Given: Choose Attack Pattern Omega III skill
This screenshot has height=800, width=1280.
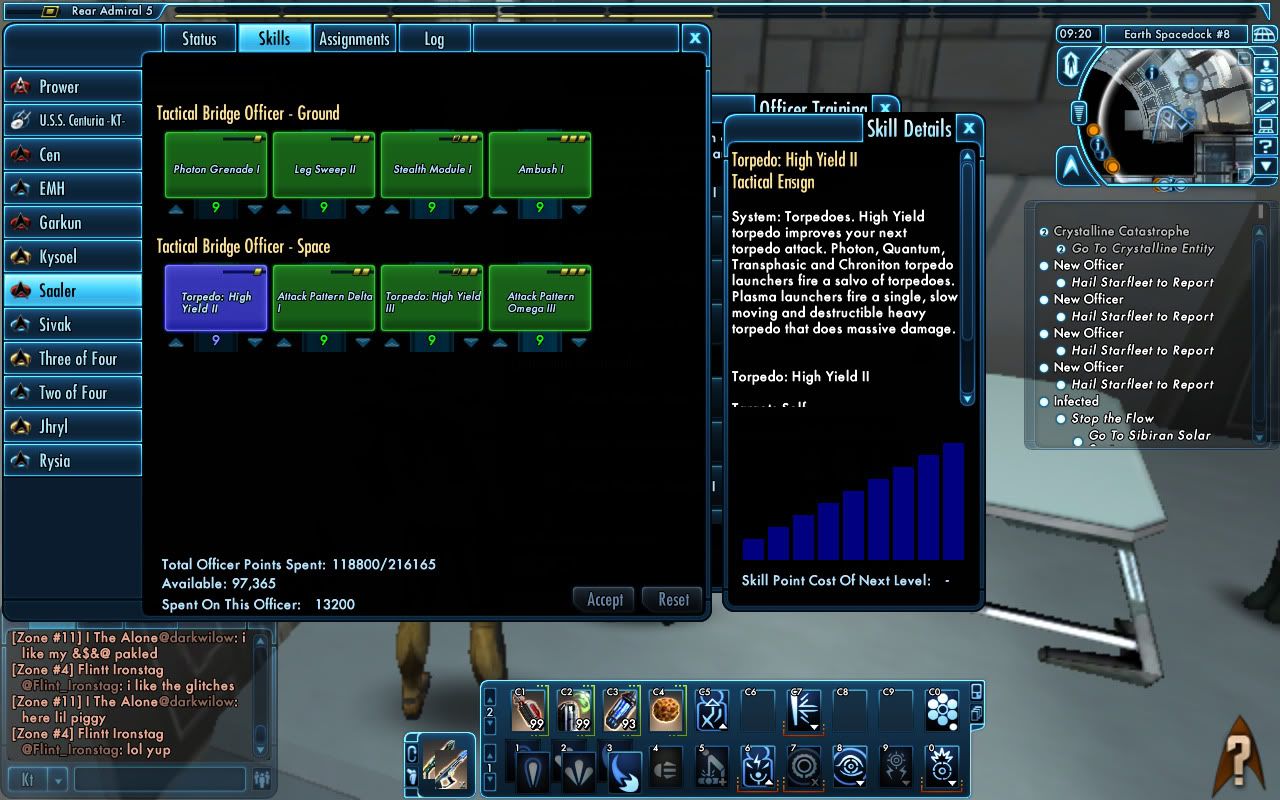Looking at the screenshot, I should tap(540, 298).
